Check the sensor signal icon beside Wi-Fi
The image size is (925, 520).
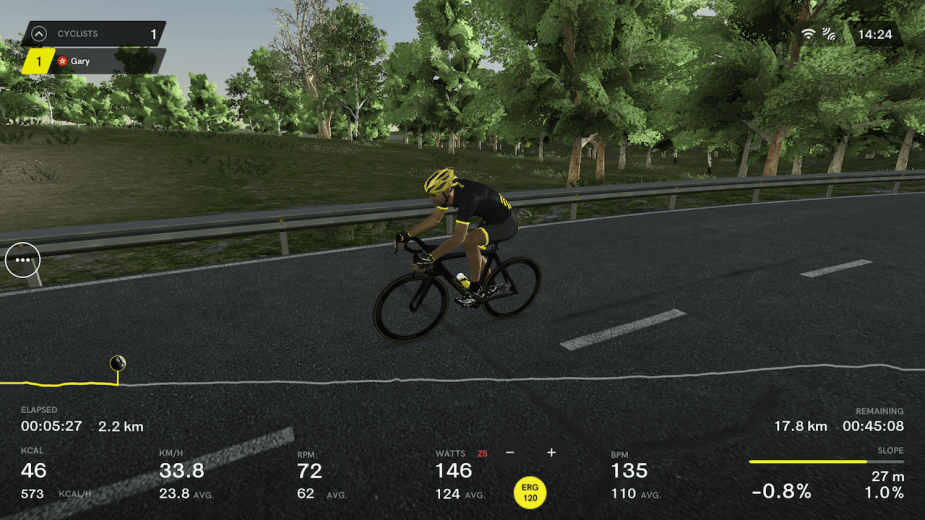point(829,34)
